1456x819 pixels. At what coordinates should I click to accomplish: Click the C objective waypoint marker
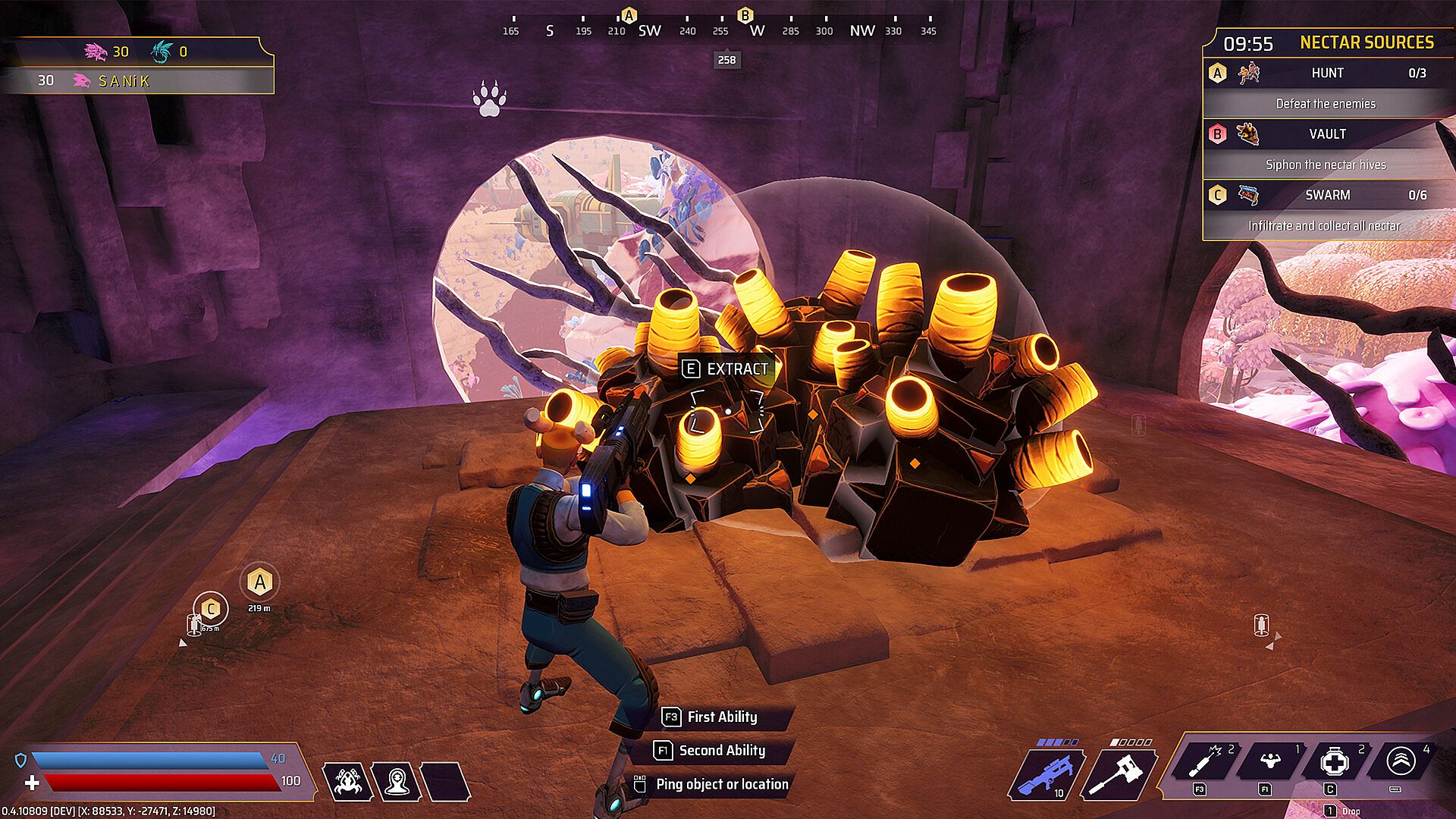pyautogui.click(x=211, y=608)
